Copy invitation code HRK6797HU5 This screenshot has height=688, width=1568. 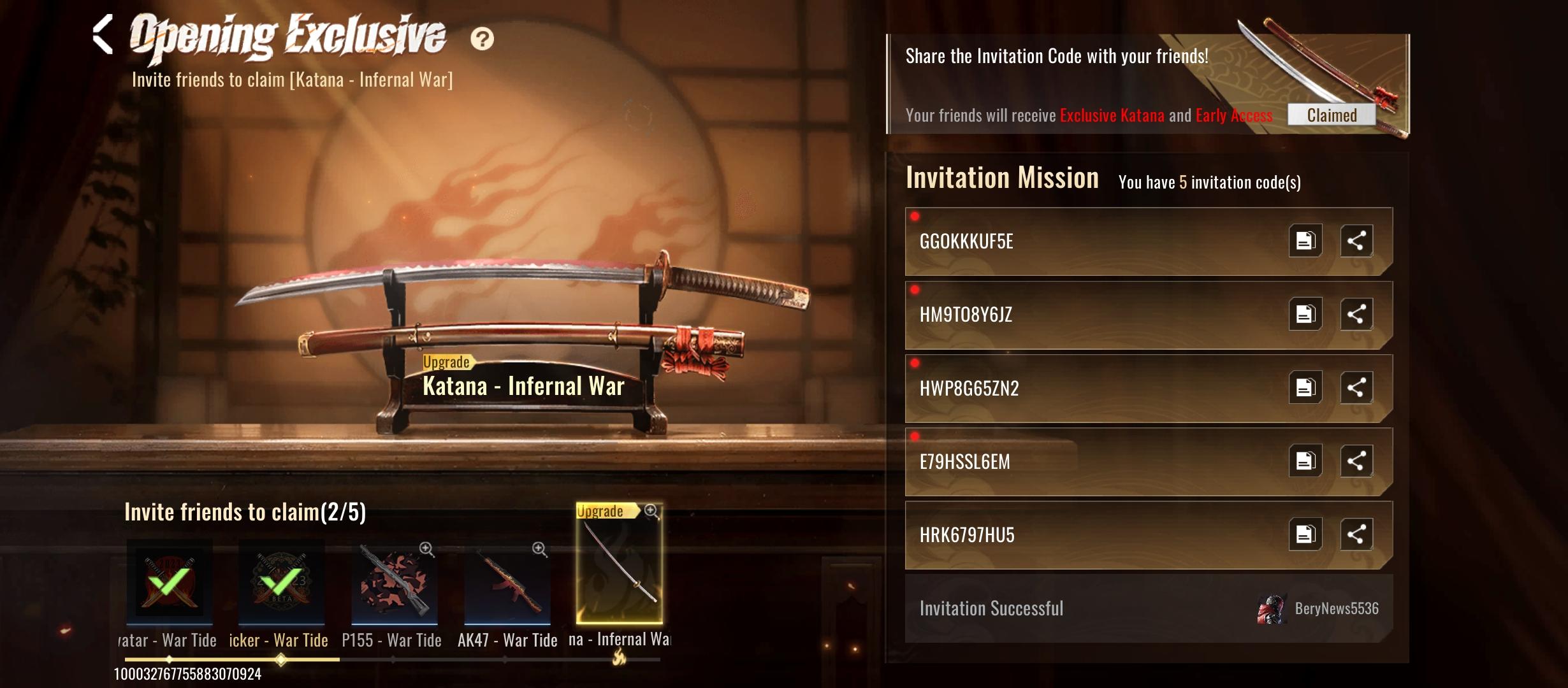1305,534
